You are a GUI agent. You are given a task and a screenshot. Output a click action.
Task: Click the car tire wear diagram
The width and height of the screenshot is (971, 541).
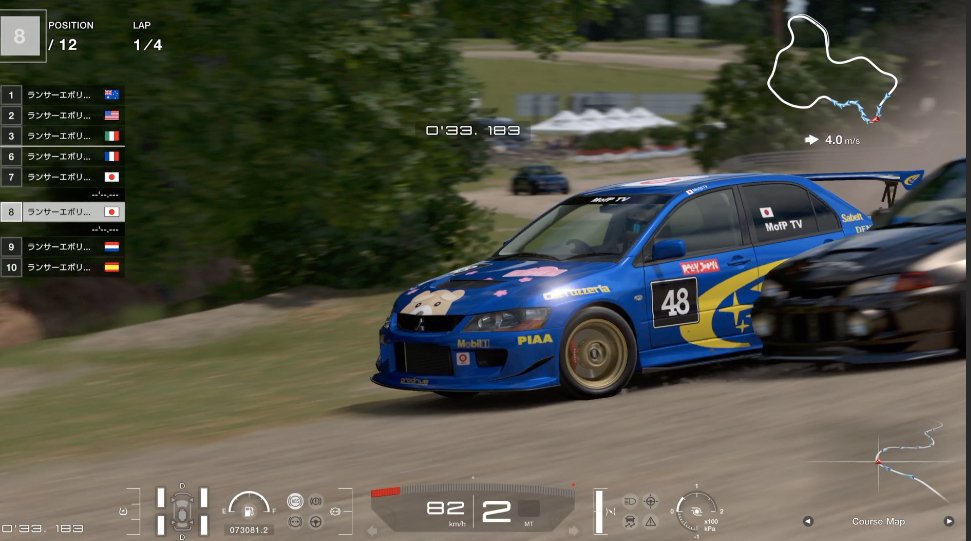[182, 509]
